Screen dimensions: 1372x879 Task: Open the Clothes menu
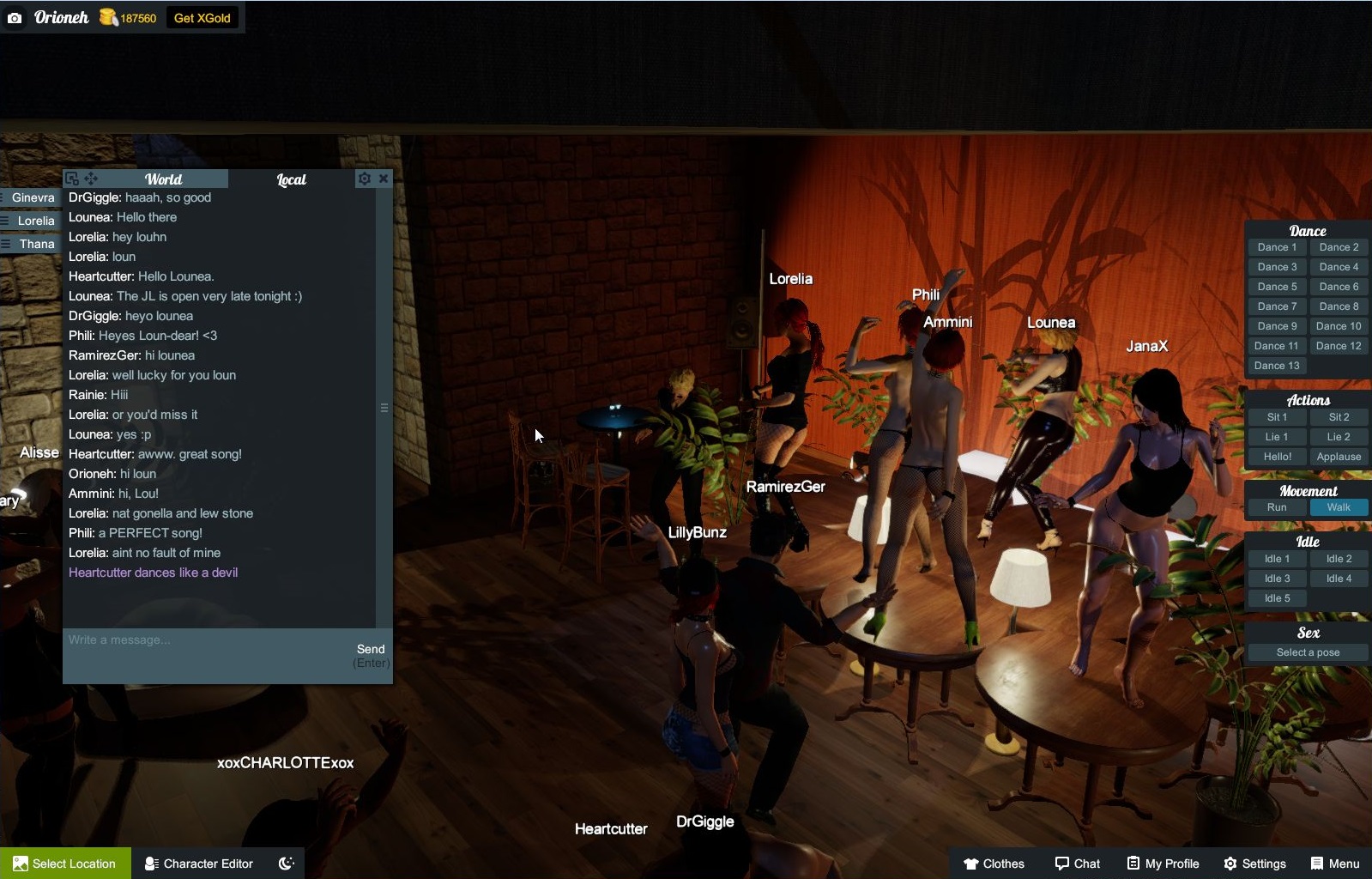point(994,864)
